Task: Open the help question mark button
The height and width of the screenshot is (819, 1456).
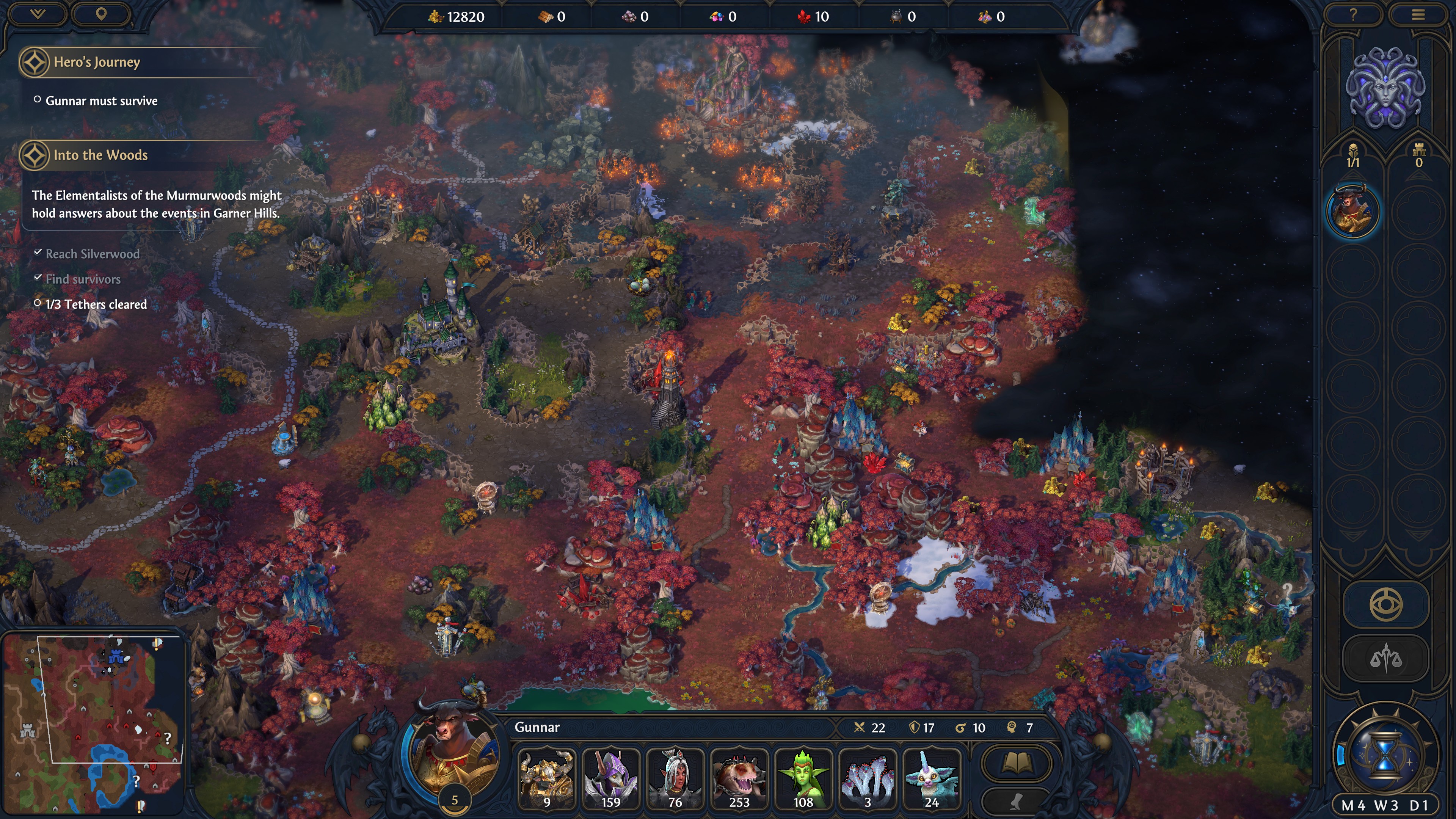Action: (1354, 15)
